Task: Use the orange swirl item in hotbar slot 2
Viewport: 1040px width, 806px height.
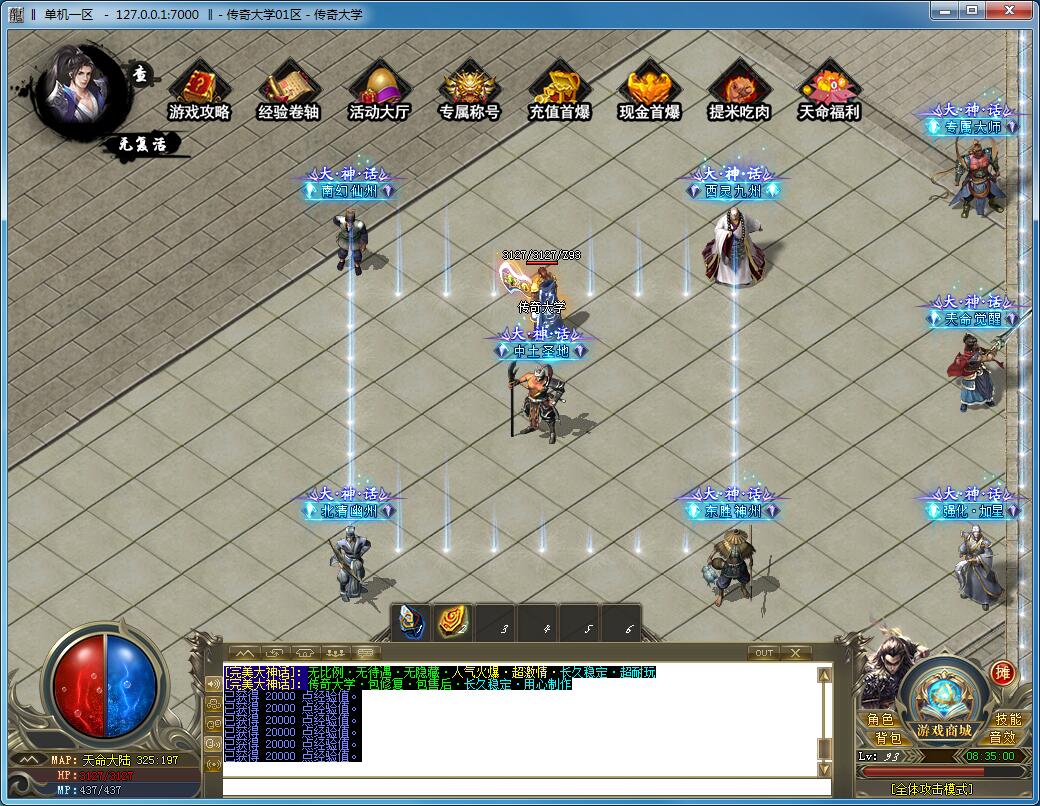Action: [x=453, y=622]
